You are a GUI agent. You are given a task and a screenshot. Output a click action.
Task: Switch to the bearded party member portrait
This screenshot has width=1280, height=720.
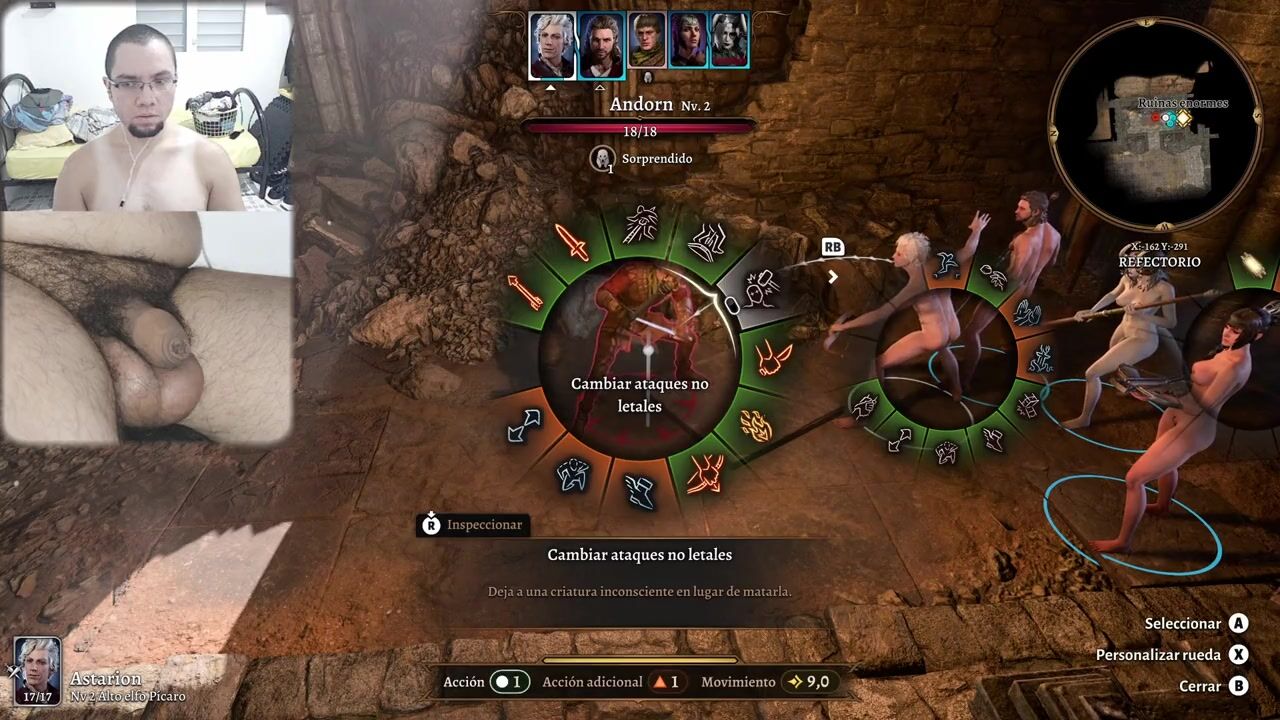coord(601,46)
